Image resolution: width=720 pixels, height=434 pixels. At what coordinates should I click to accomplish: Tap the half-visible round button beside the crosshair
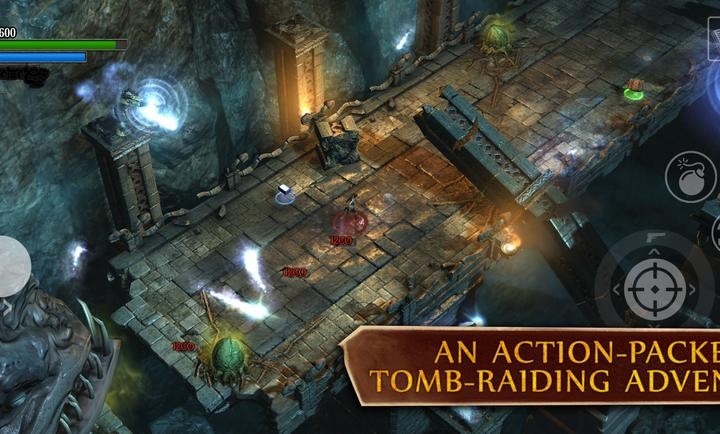point(714,233)
